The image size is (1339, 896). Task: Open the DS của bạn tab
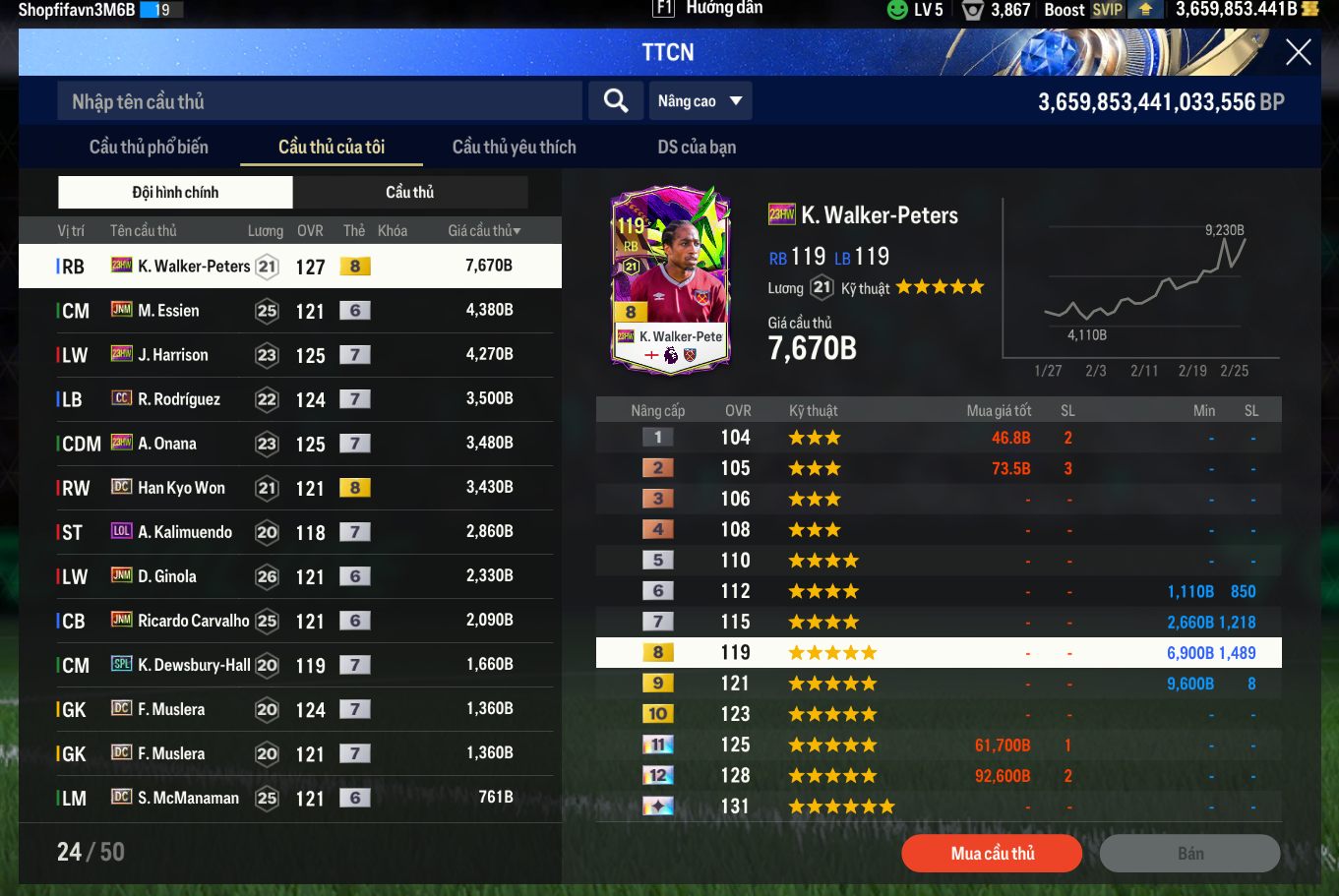697,147
